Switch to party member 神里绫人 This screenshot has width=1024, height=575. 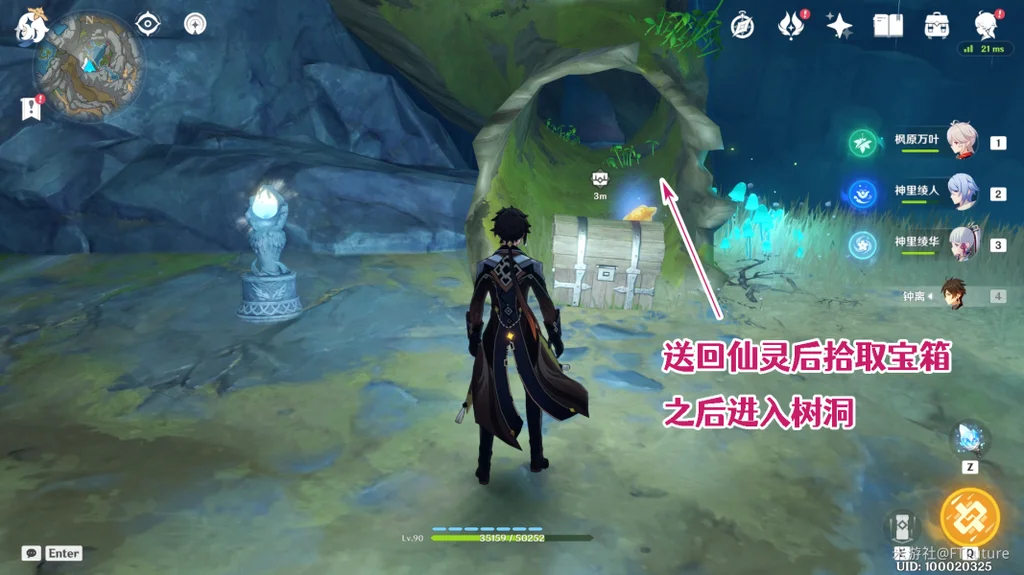[x=963, y=194]
